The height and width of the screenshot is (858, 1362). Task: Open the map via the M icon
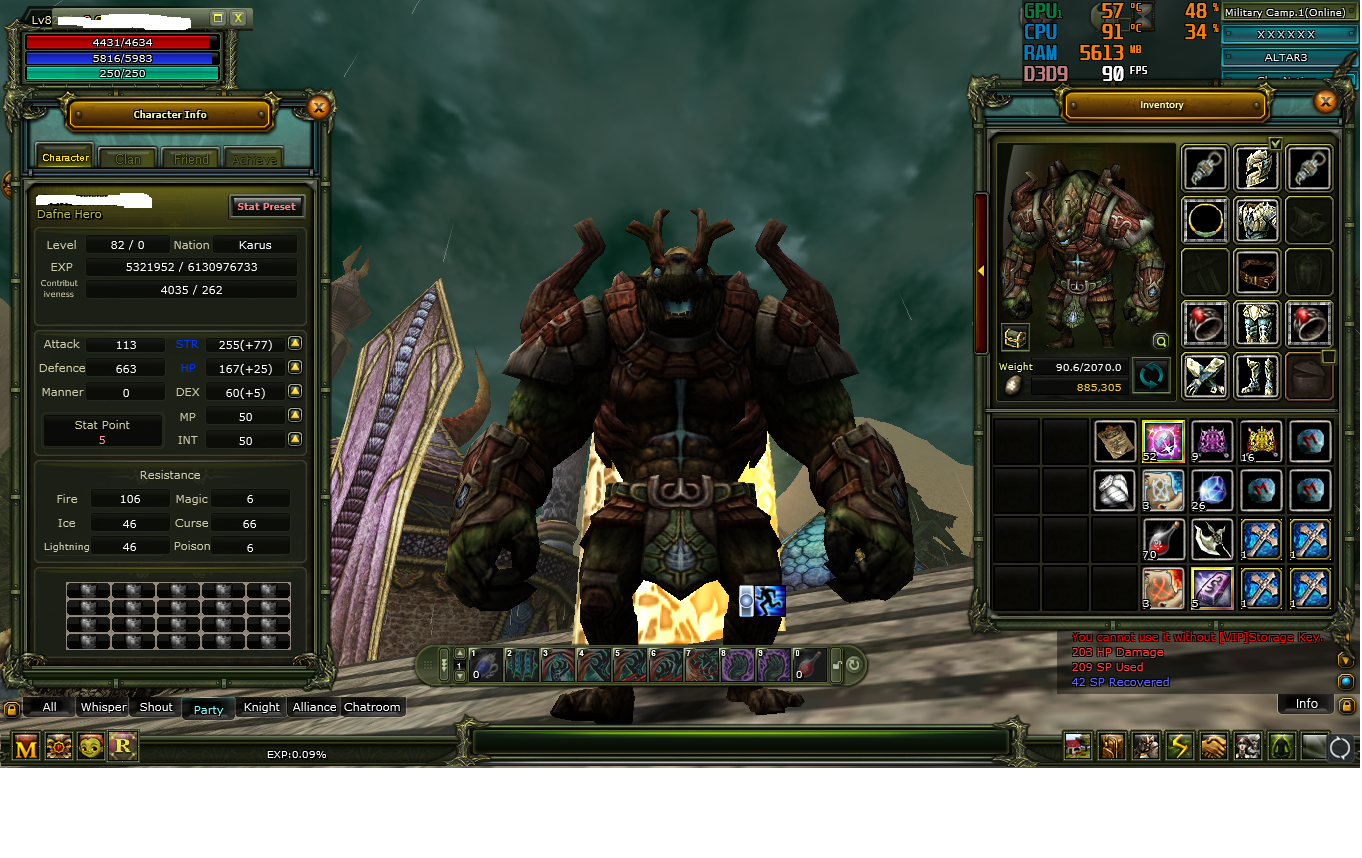(x=25, y=745)
